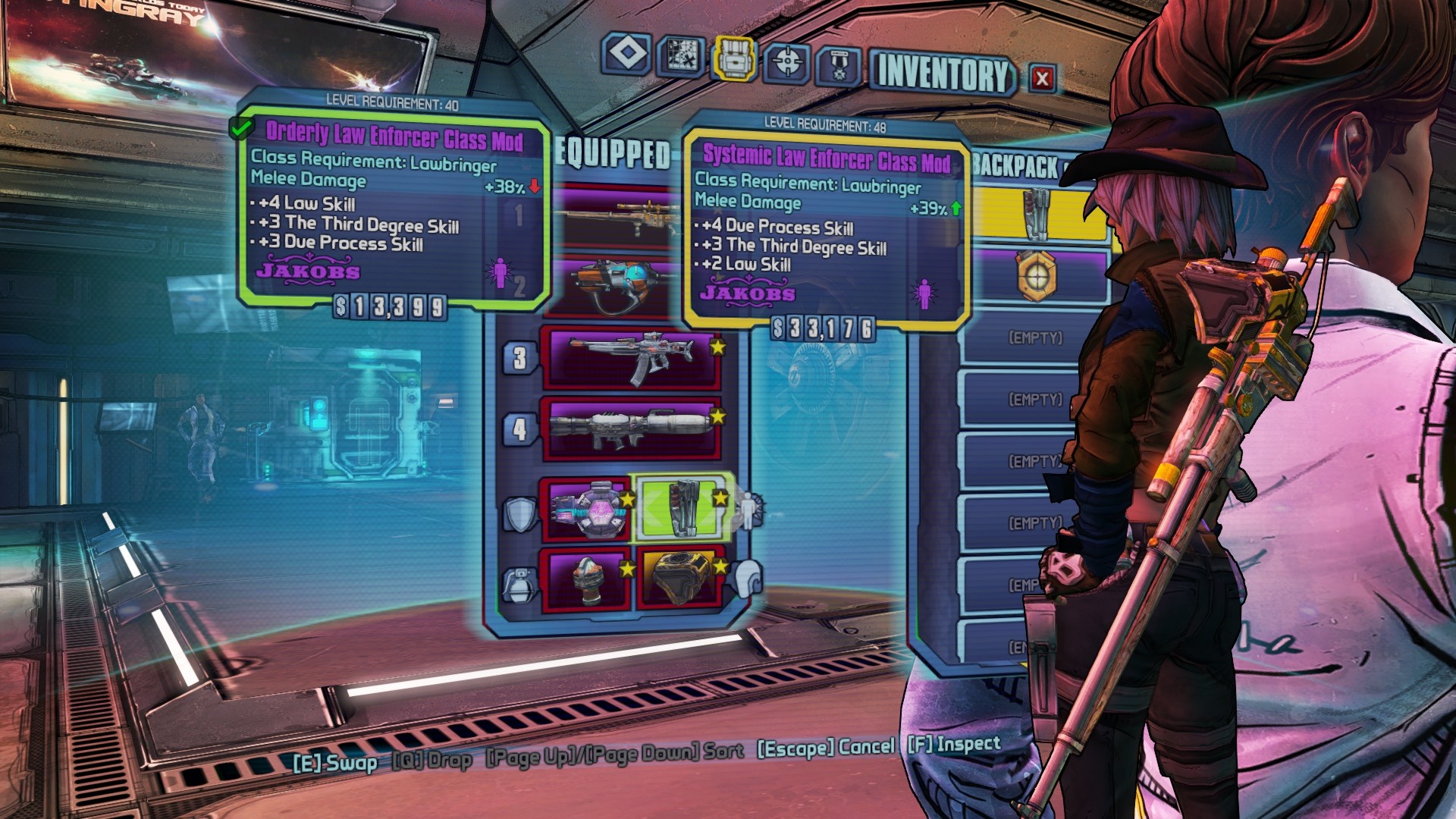Click the equipped class mod slot
The width and height of the screenshot is (1456, 819).
tap(680, 507)
